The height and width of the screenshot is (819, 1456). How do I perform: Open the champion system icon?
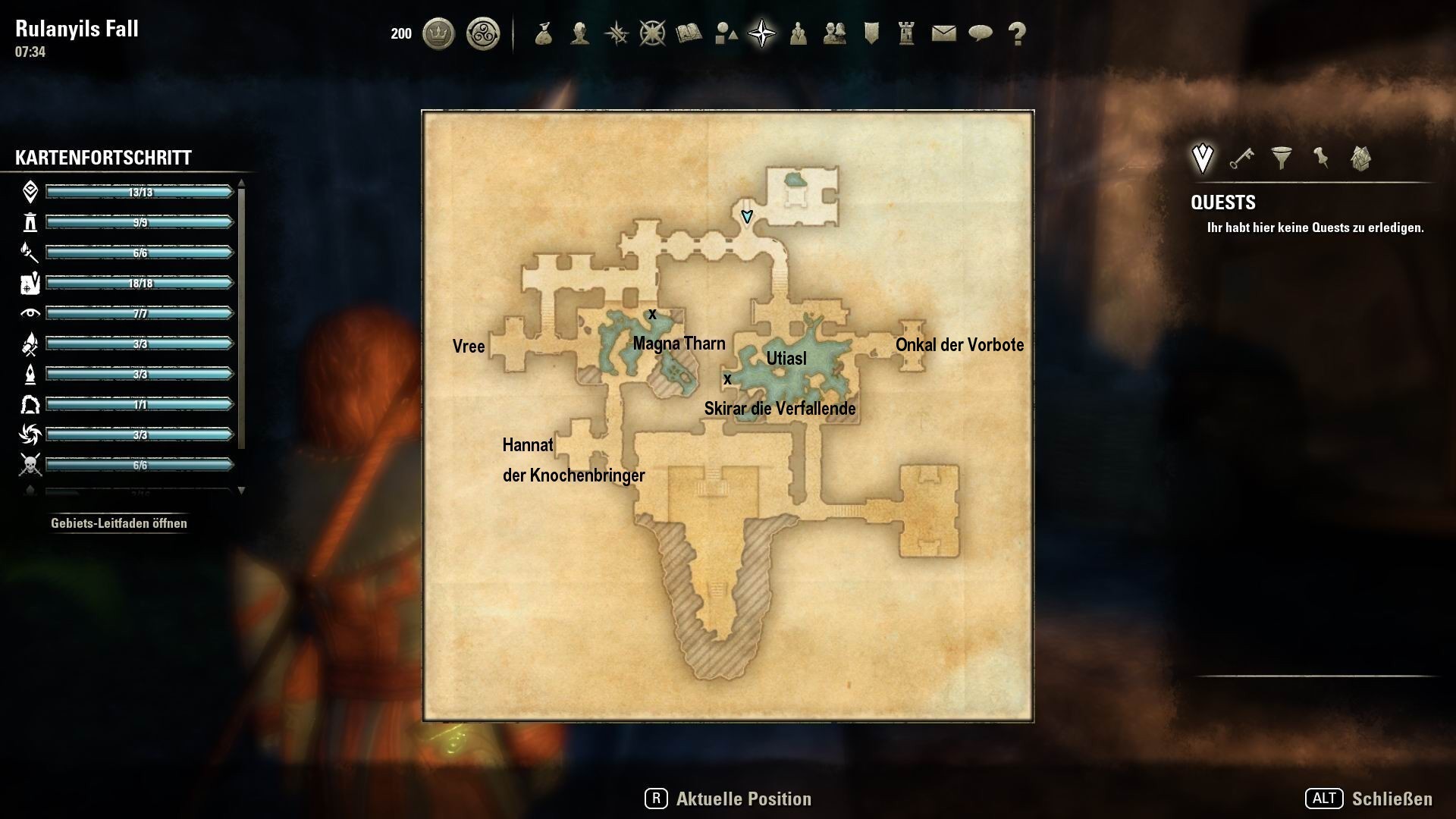coord(652,33)
